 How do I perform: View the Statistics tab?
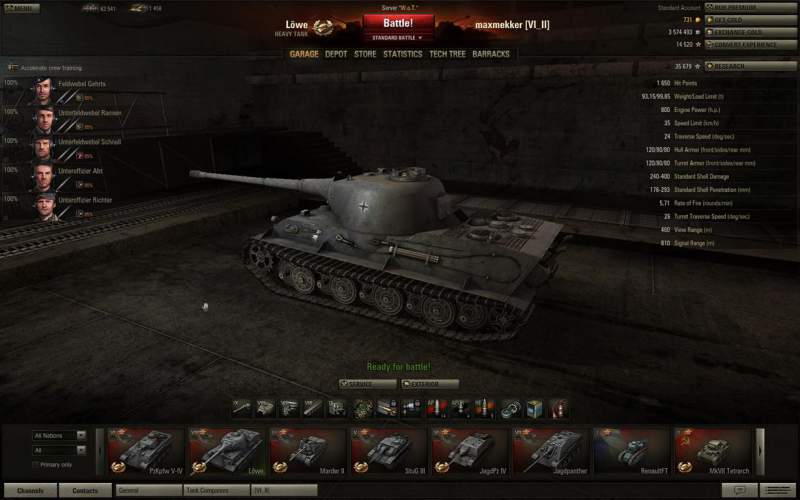[x=402, y=54]
